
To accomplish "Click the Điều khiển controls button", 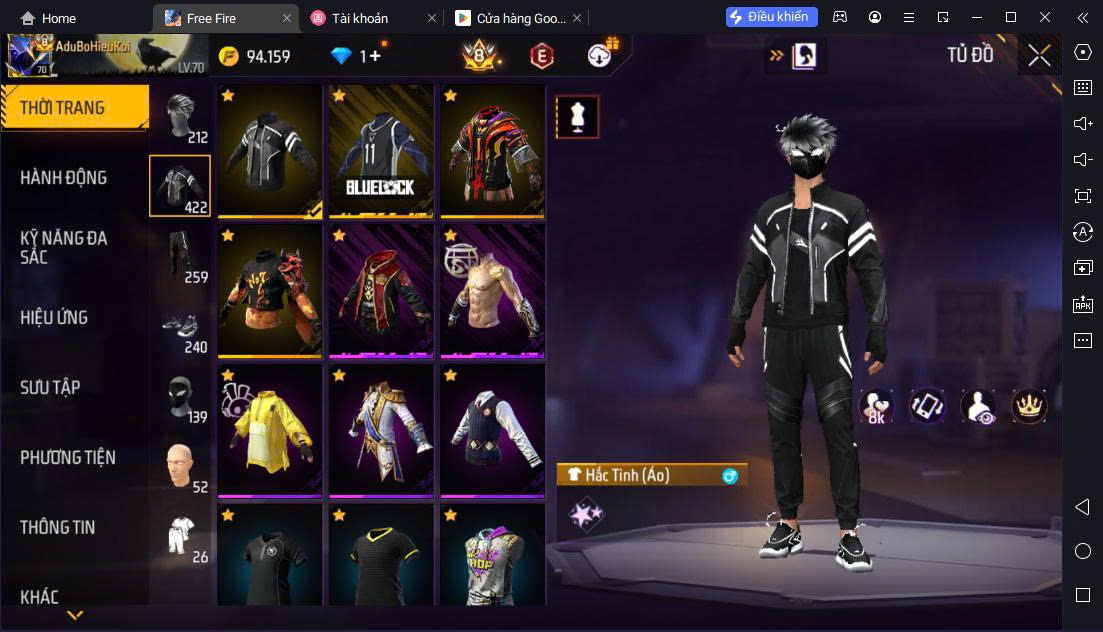I will pos(772,17).
